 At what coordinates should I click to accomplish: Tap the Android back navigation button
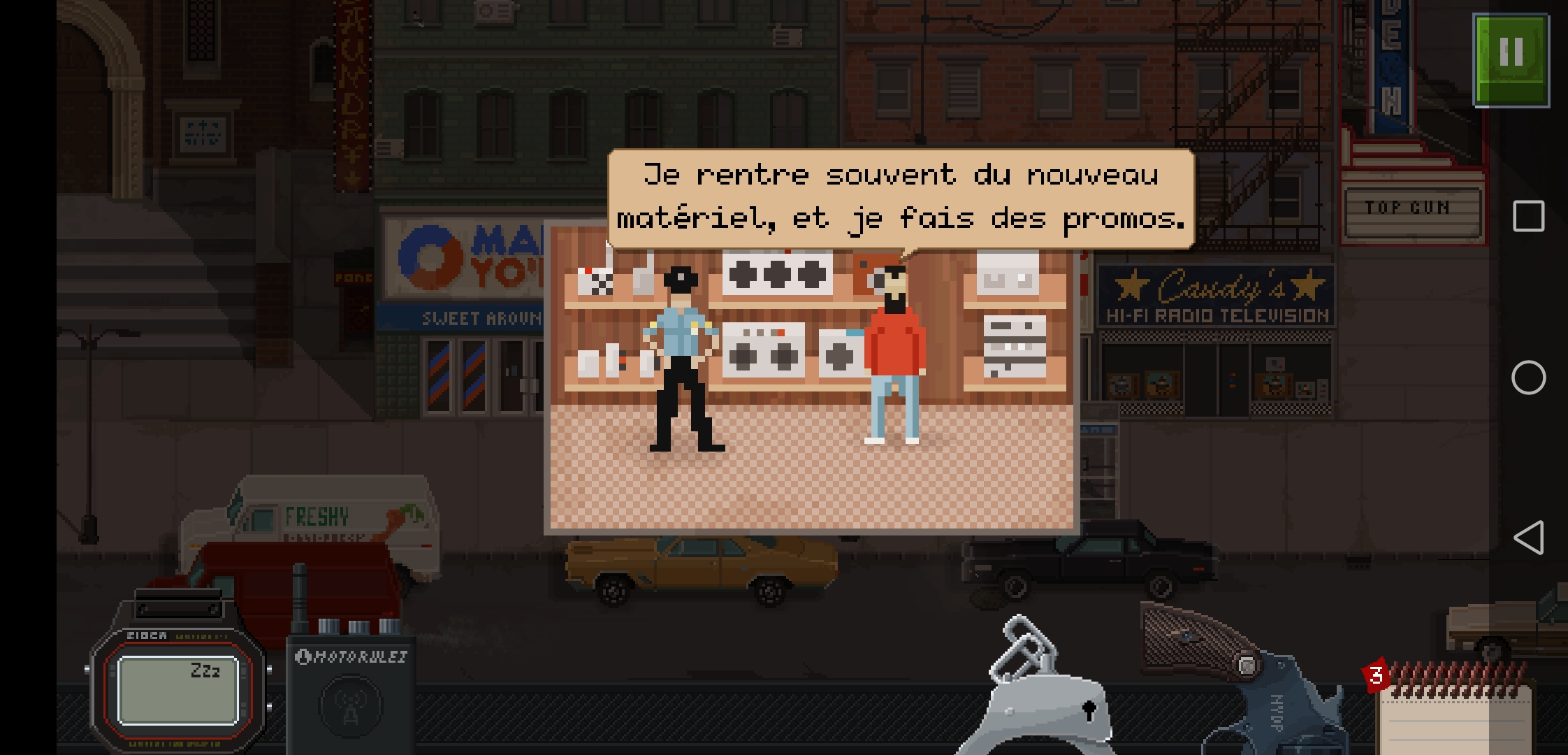pyautogui.click(x=1528, y=538)
